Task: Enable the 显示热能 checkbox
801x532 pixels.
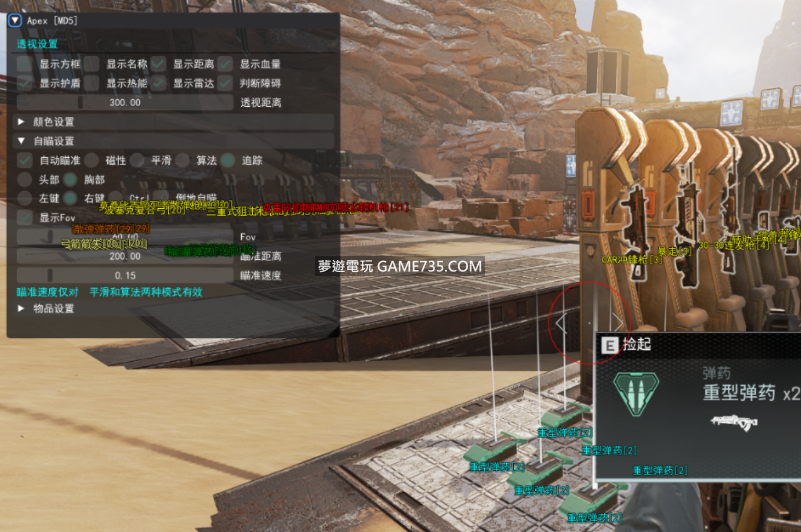Action: pyautogui.click(x=92, y=83)
